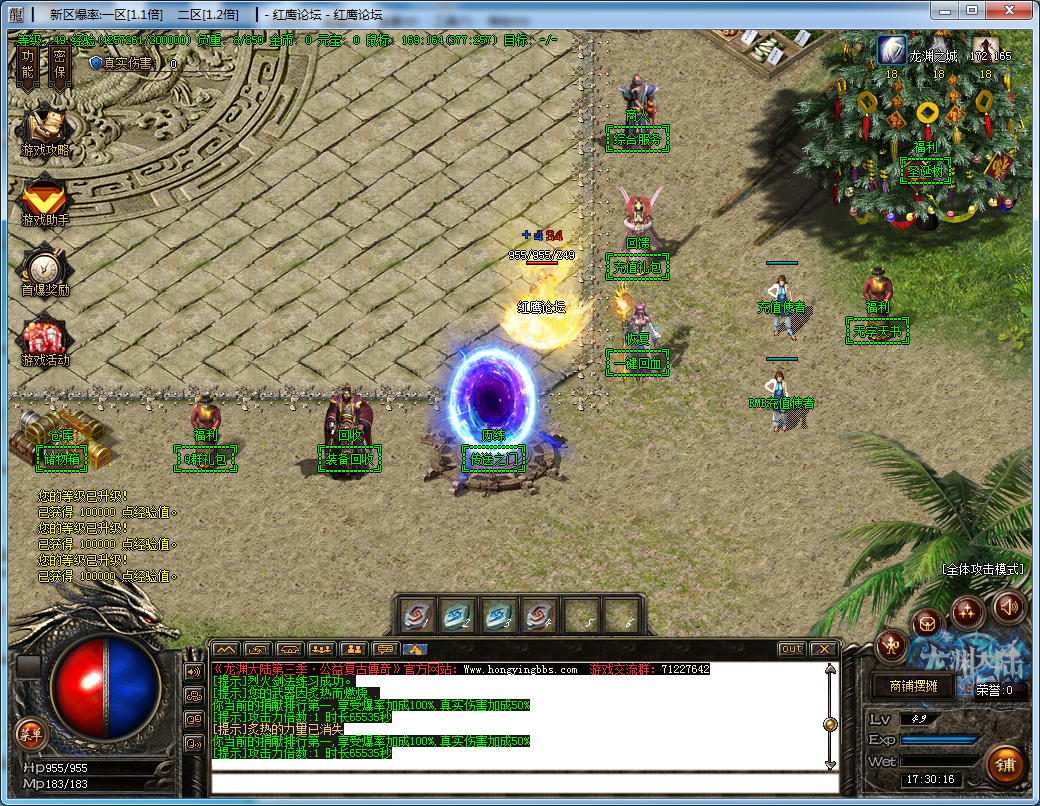Focus the chat text input field
1040x806 pixels.
click(520, 782)
